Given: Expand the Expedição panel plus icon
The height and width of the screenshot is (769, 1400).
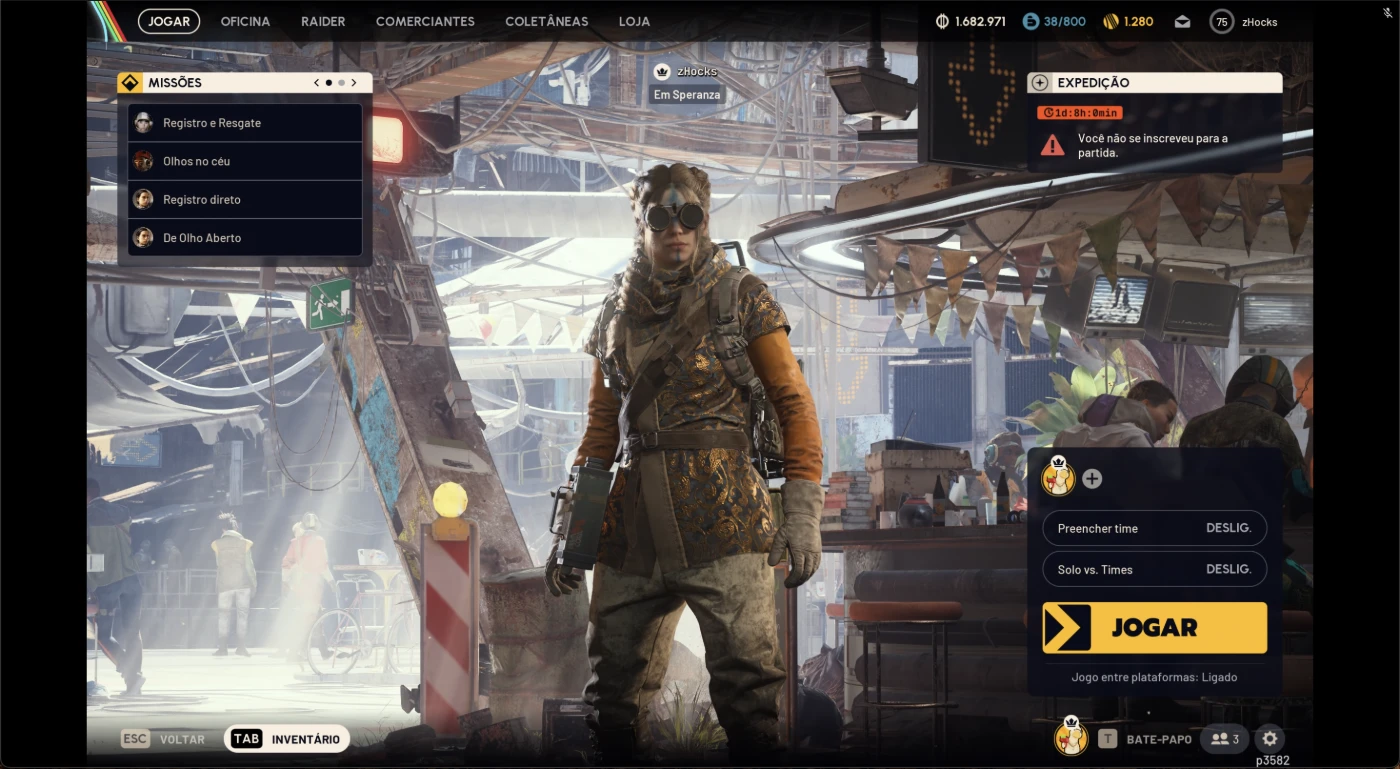Looking at the screenshot, I should pyautogui.click(x=1040, y=83).
